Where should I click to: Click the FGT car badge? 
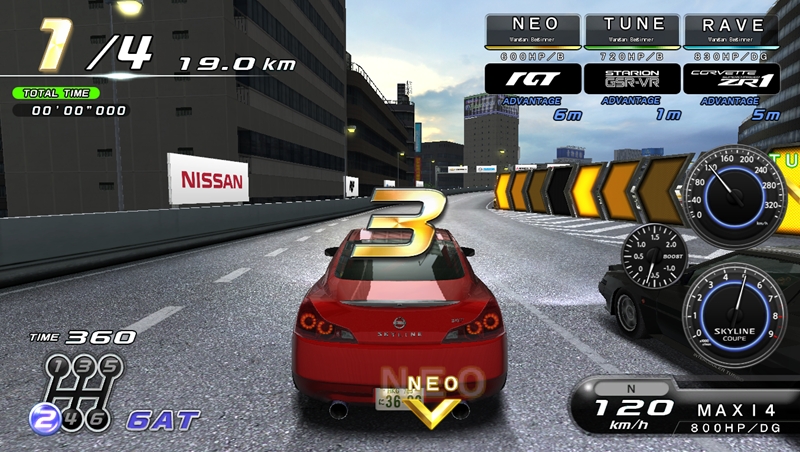[532, 79]
